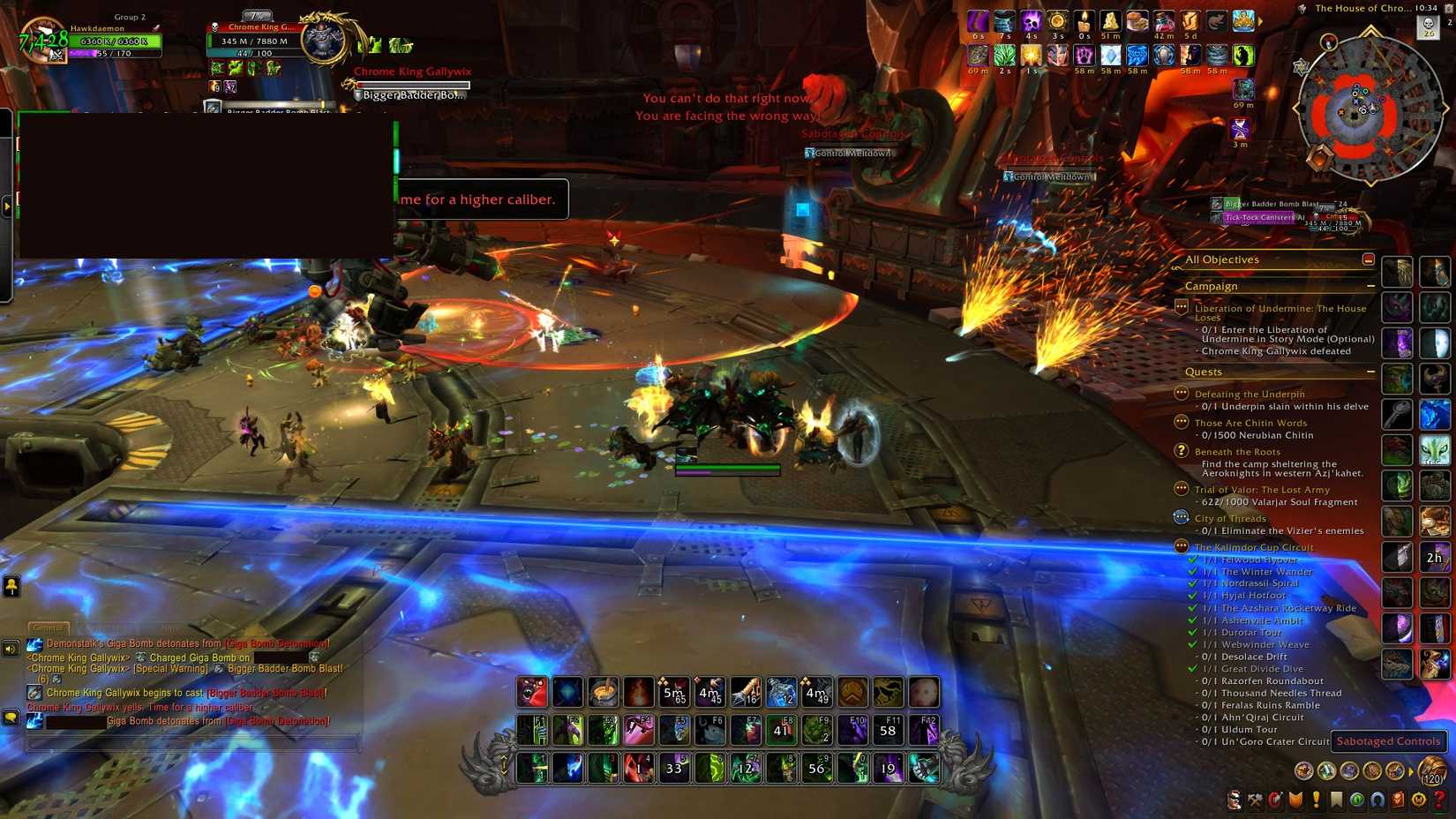Select the General chat tab
This screenshot has height=819, width=1456.
coord(49,627)
